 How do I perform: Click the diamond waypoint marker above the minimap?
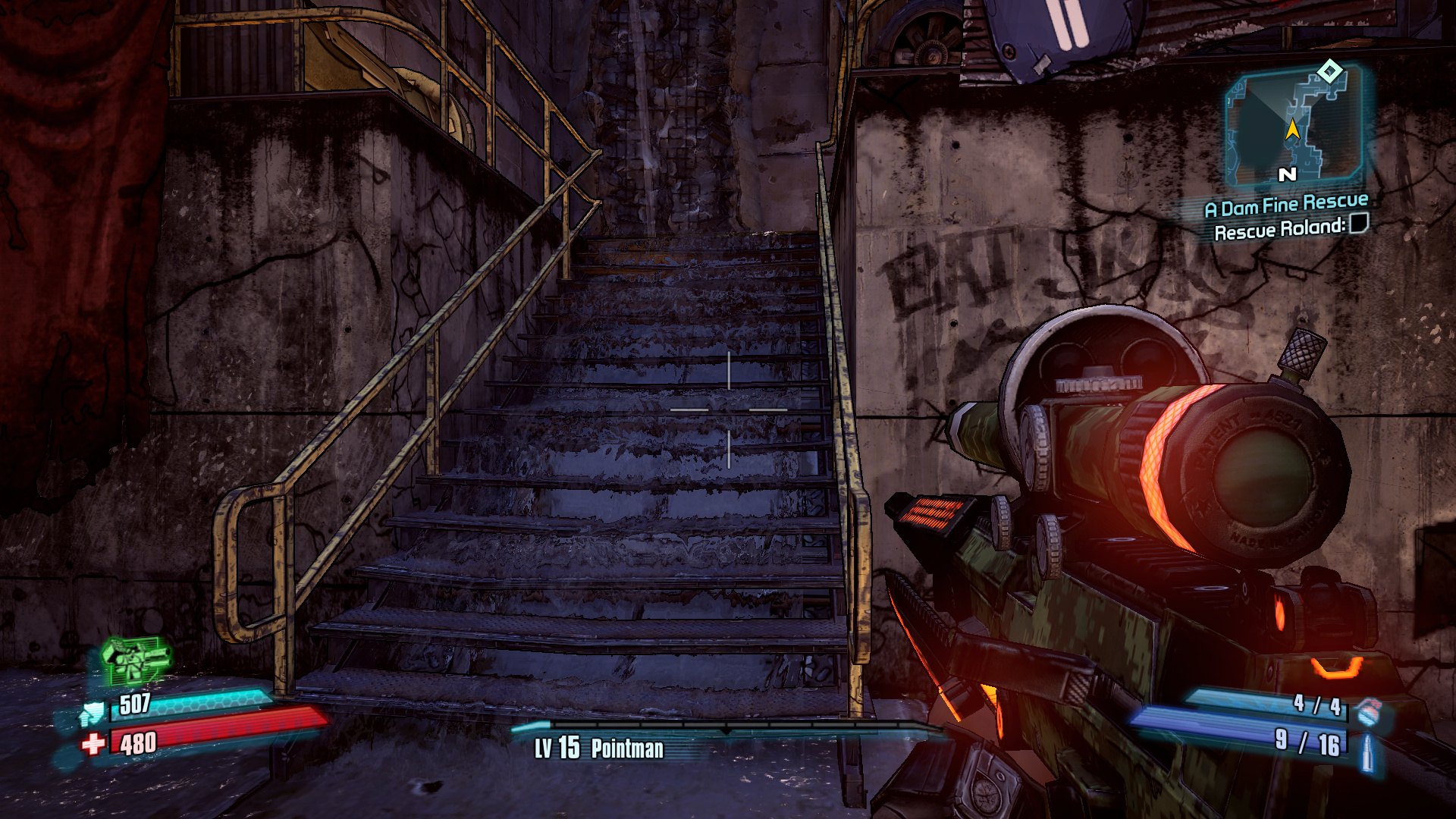[1329, 72]
